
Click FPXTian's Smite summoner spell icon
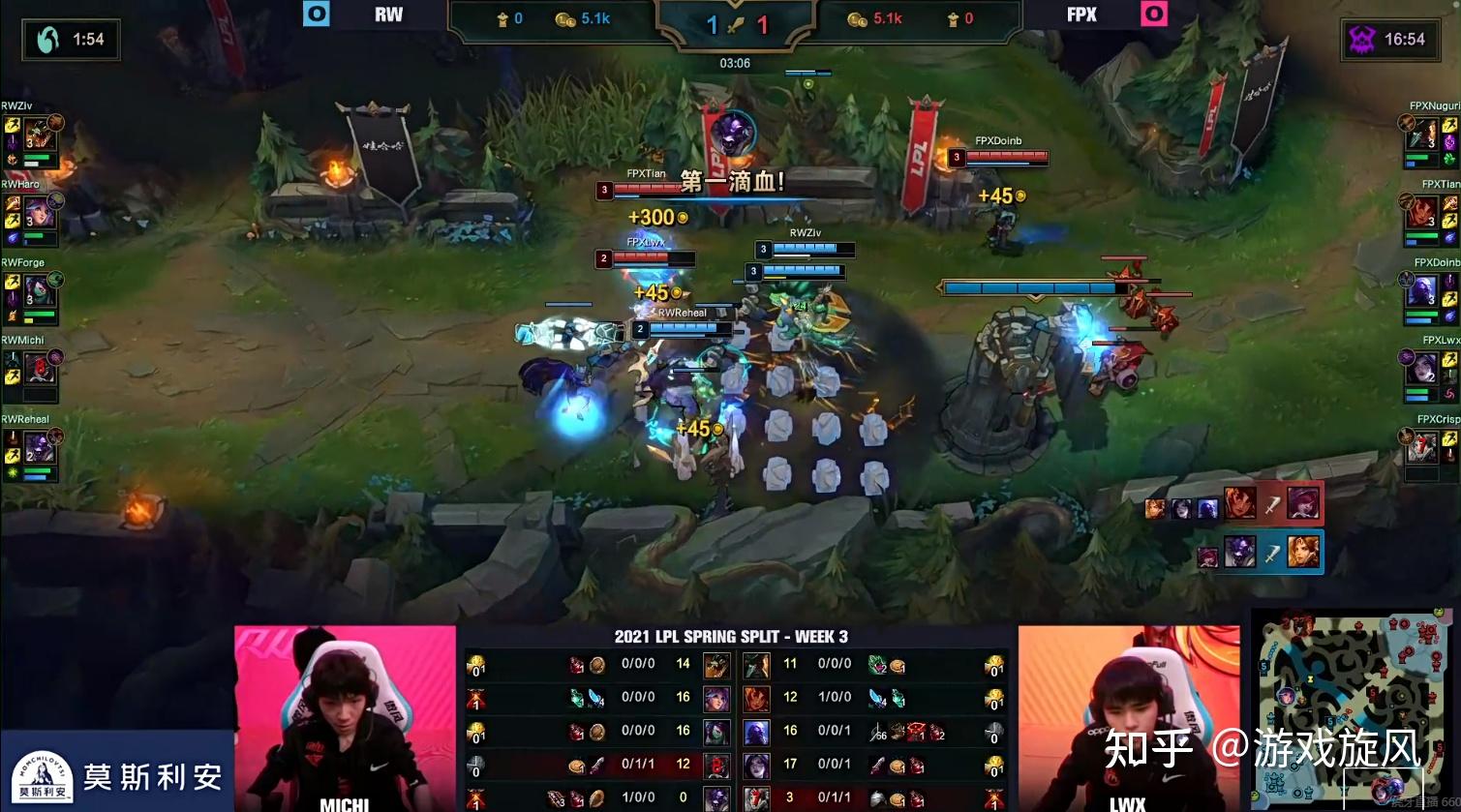[x=1449, y=204]
